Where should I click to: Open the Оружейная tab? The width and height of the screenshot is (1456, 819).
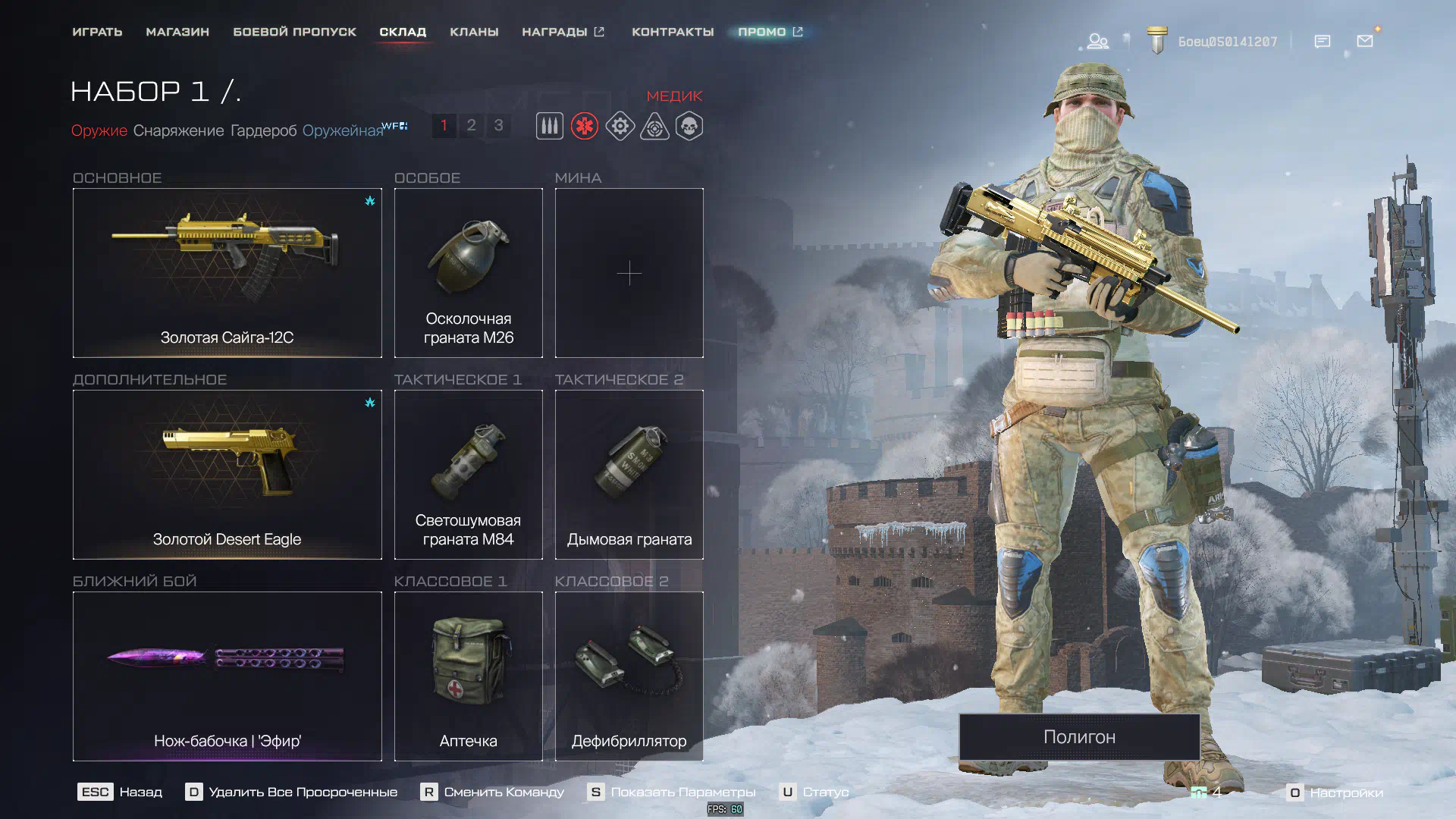pos(343,130)
